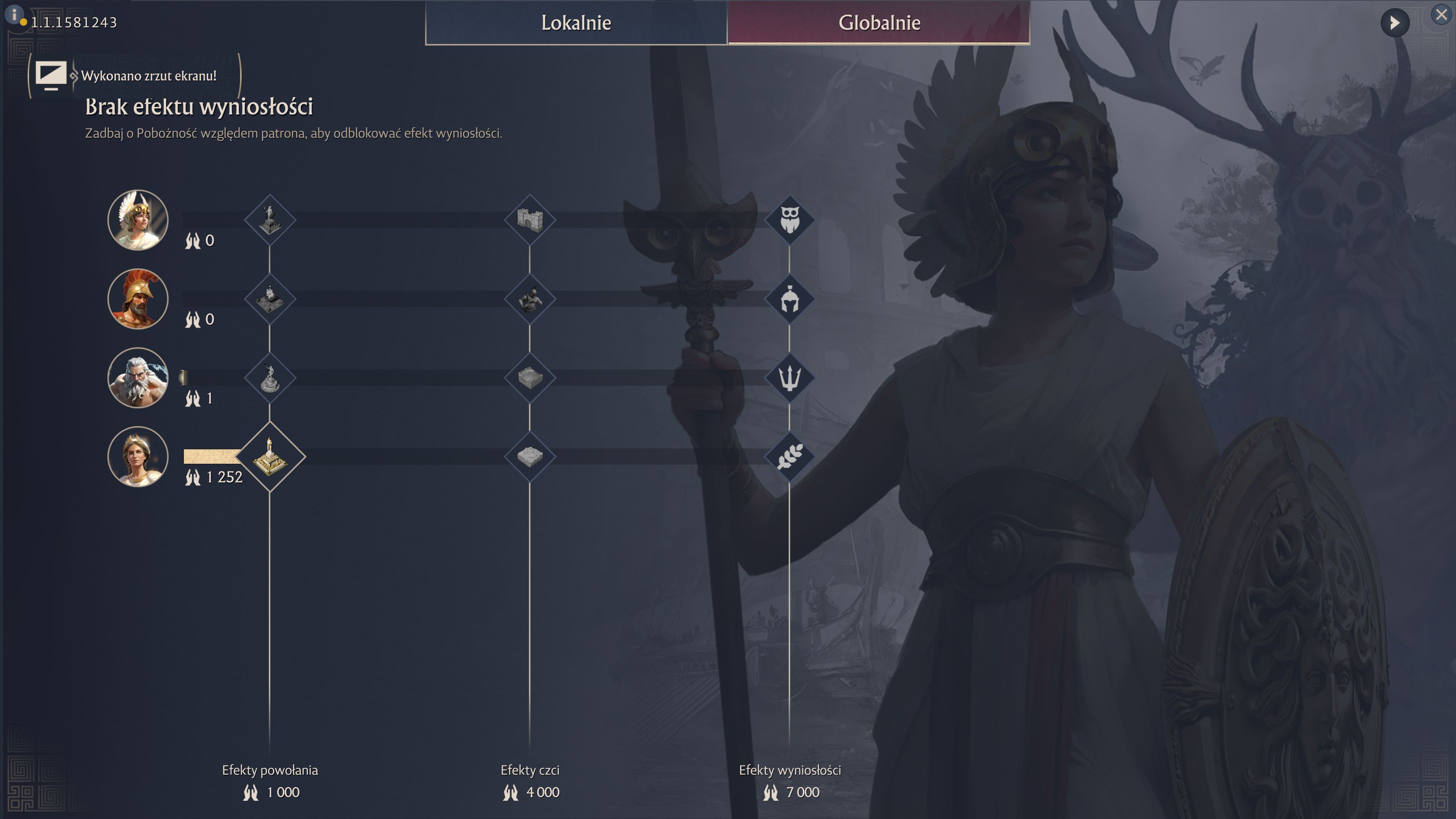The image size is (1456, 819).
Task: Inspect the helmet exaltation effect node
Action: tap(789, 299)
